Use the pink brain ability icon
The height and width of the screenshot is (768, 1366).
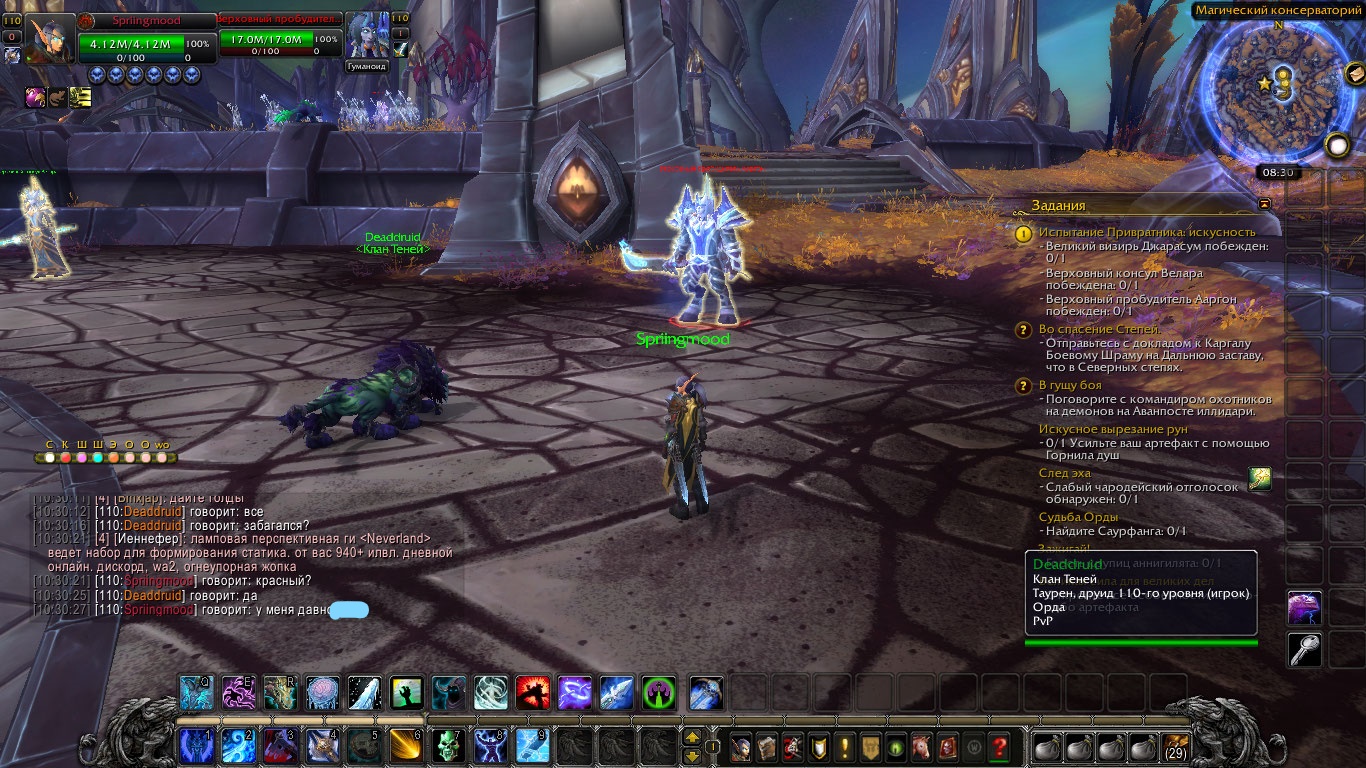[x=322, y=692]
